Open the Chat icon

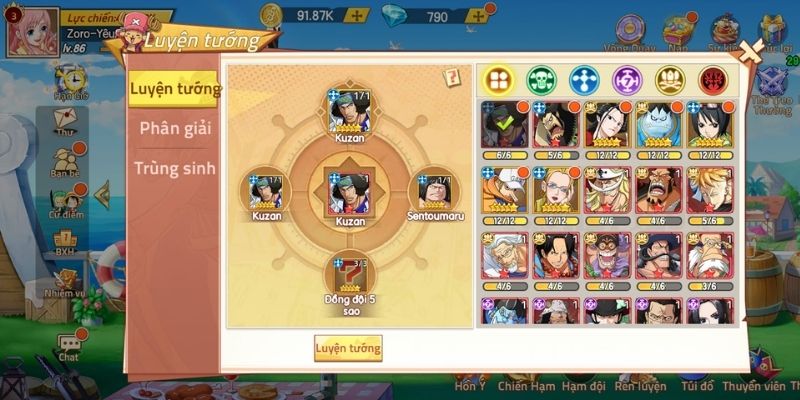[68, 345]
